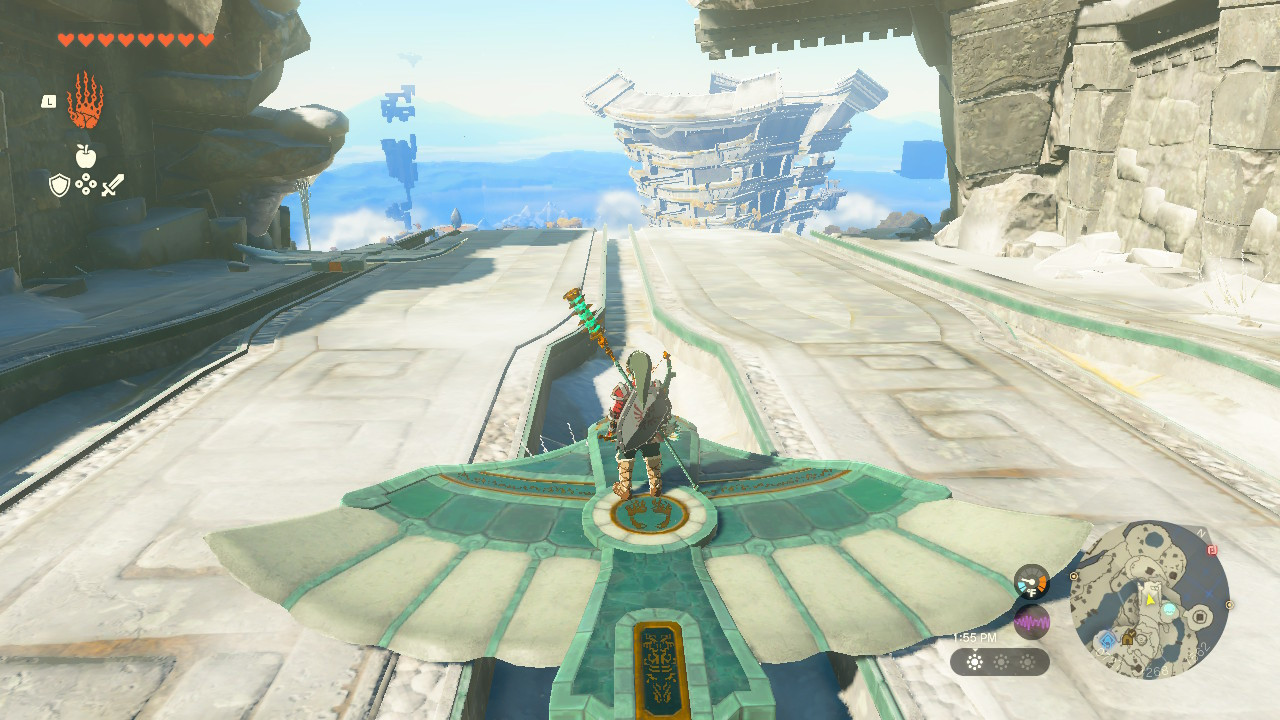Choose the brown checkmarked building marker on minimap
The height and width of the screenshot is (720, 1280).
pos(1130,636)
